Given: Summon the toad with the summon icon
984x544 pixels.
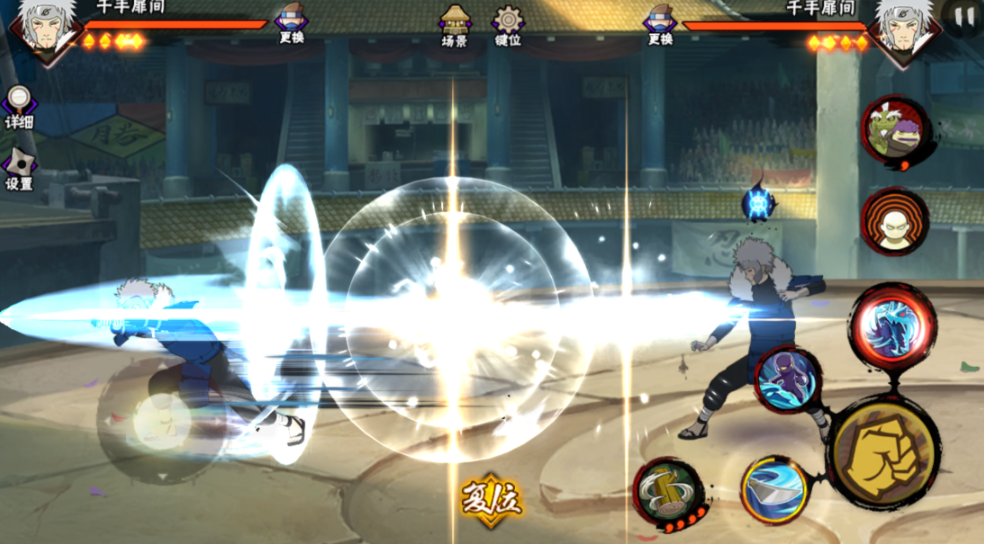Looking at the screenshot, I should pos(894,131).
